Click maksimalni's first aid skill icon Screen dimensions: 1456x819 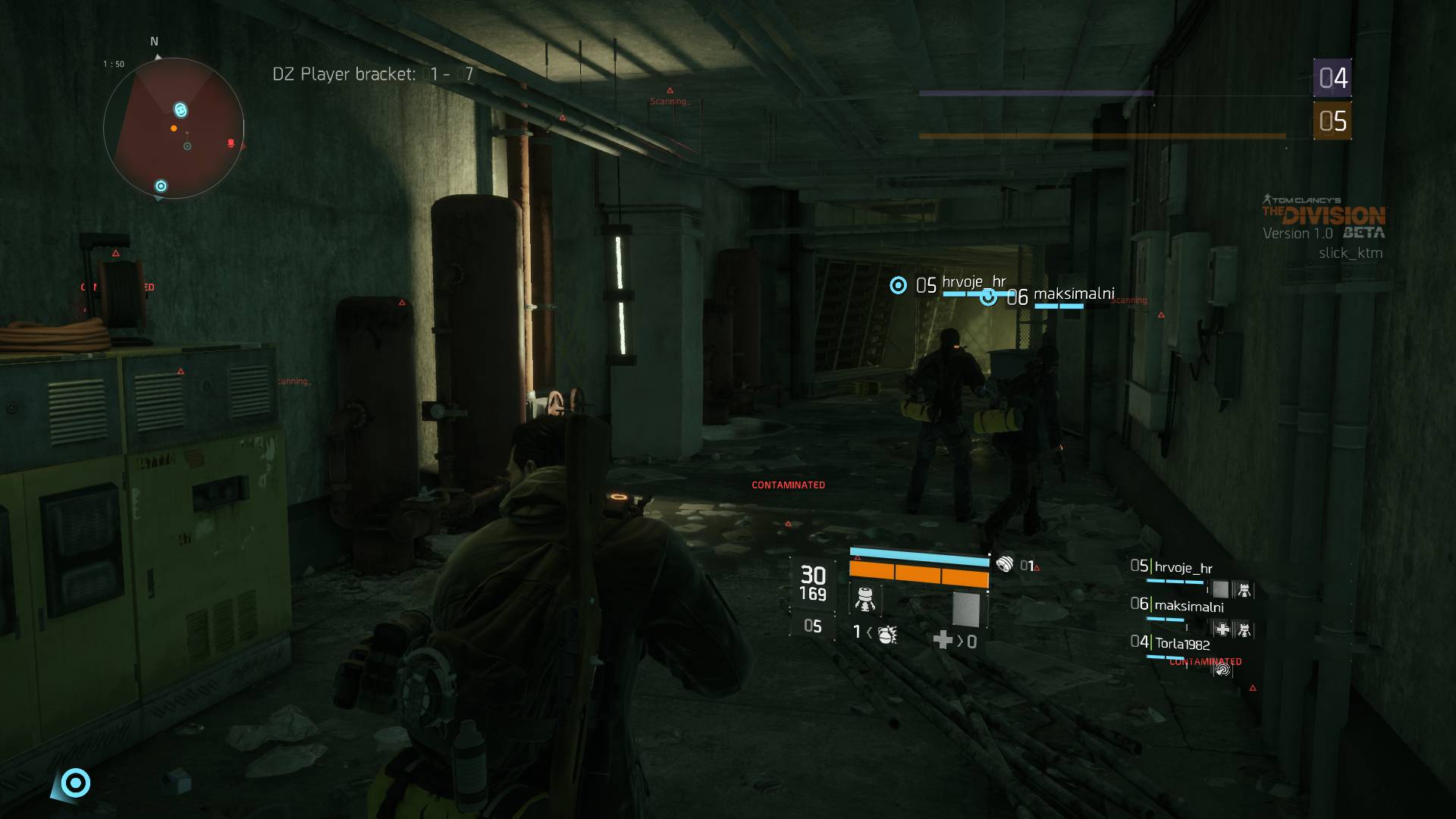pyautogui.click(x=1222, y=629)
